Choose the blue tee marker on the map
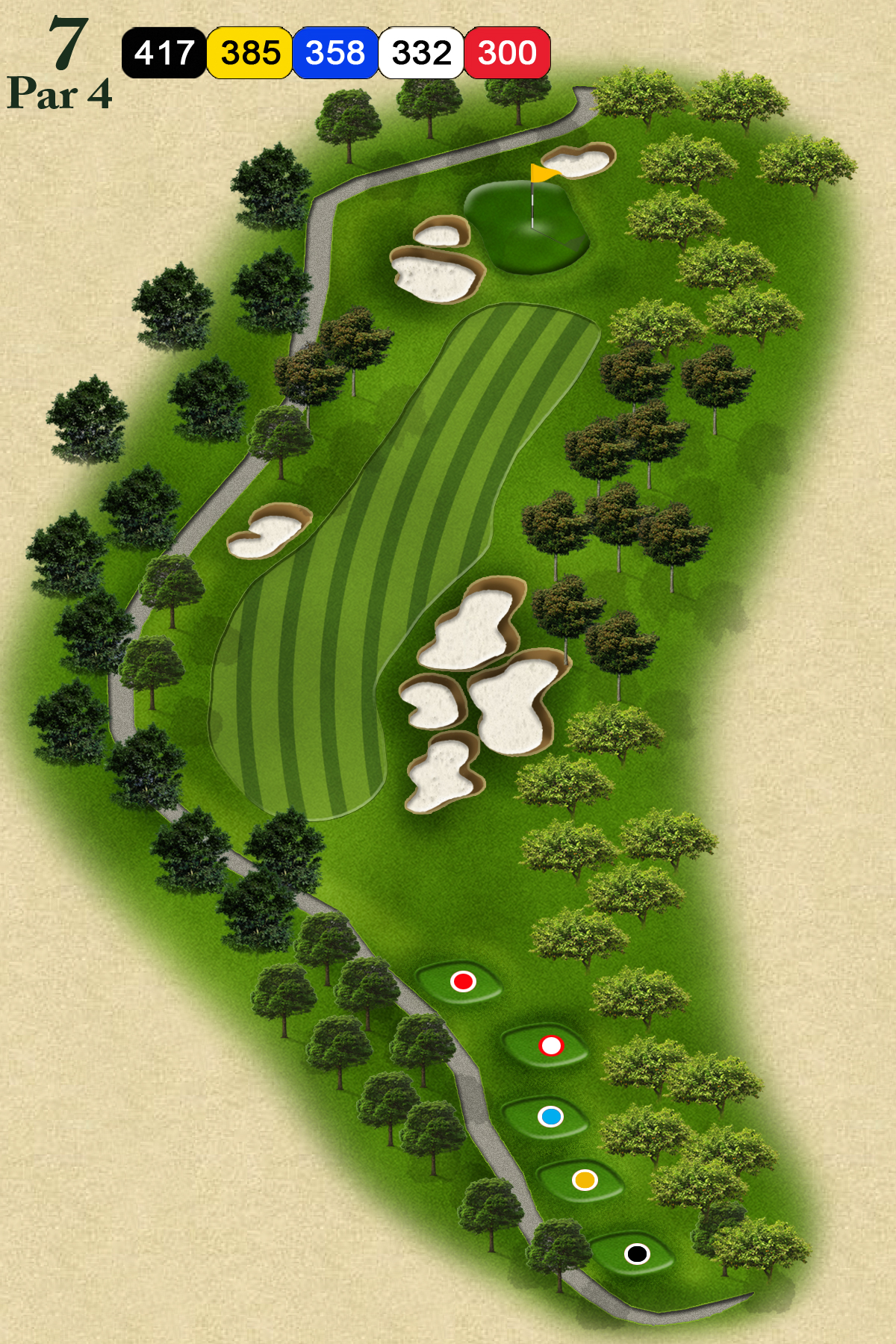This screenshot has width=896, height=1344. click(551, 1117)
